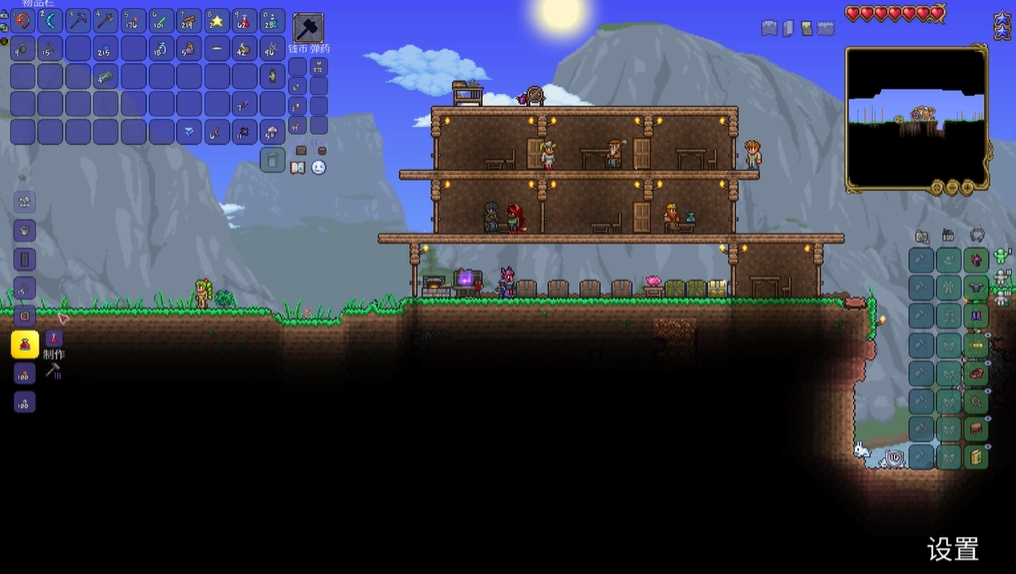Pick the wood stack in hotbar slot 7

pyautogui.click(x=188, y=21)
